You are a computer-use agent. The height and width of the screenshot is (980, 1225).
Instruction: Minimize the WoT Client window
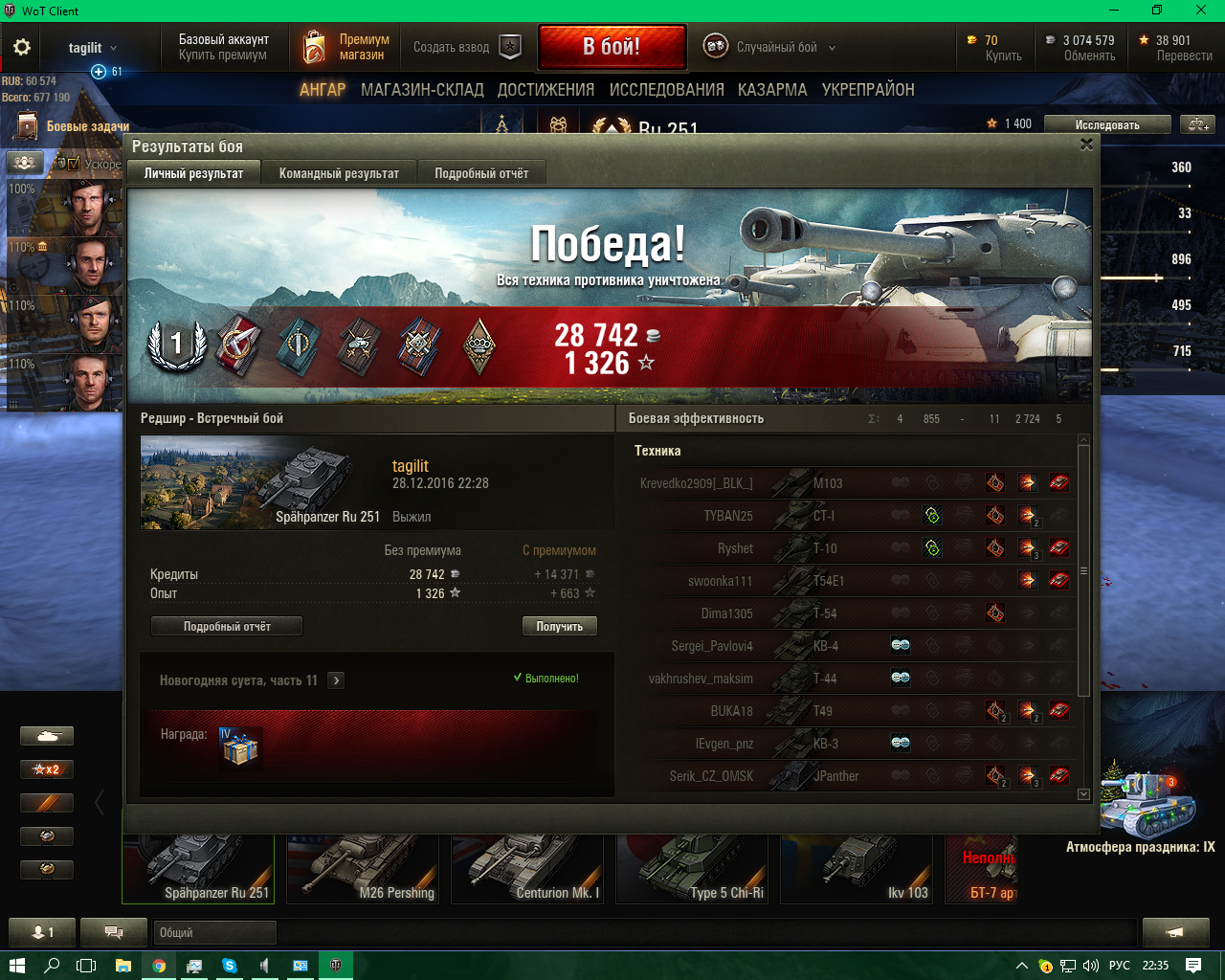1114,11
